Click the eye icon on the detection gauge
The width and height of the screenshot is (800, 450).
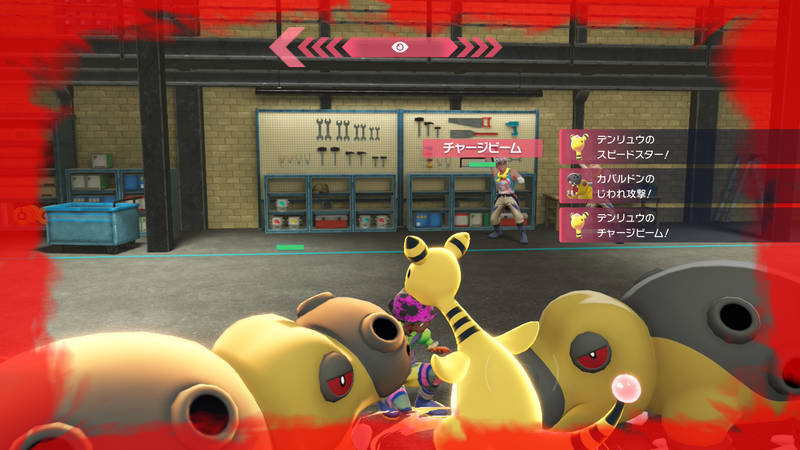pos(400,47)
